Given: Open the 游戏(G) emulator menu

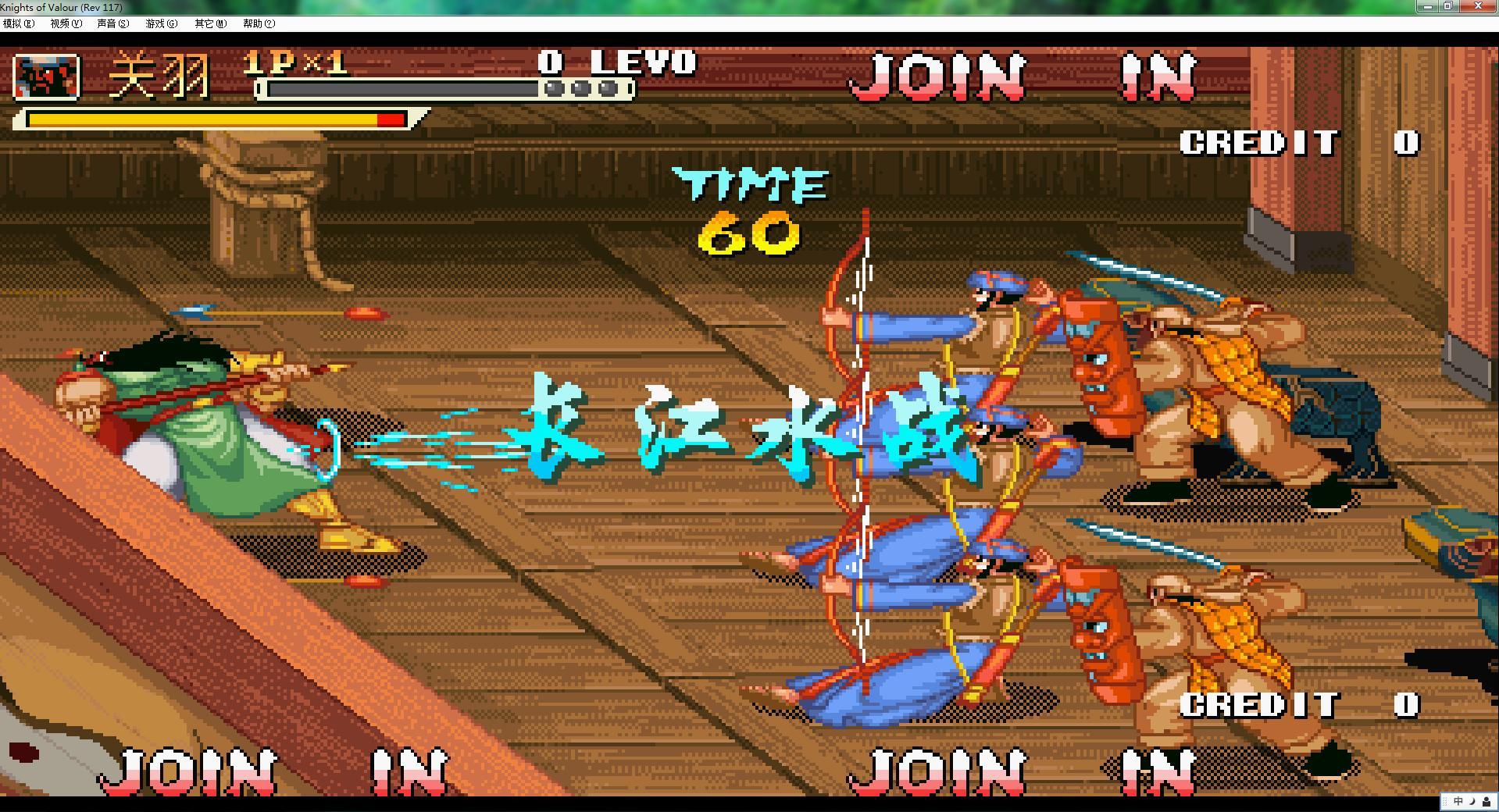Looking at the screenshot, I should (x=161, y=23).
